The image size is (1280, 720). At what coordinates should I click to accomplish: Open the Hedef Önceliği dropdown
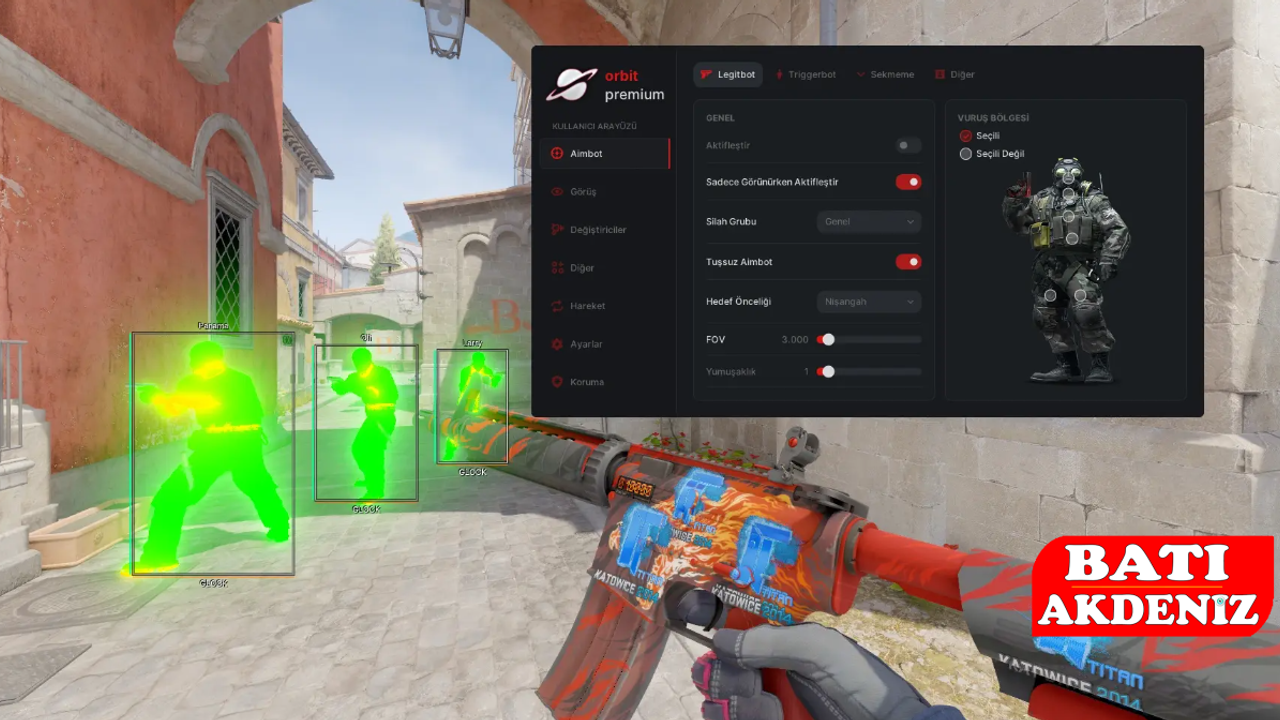868,302
